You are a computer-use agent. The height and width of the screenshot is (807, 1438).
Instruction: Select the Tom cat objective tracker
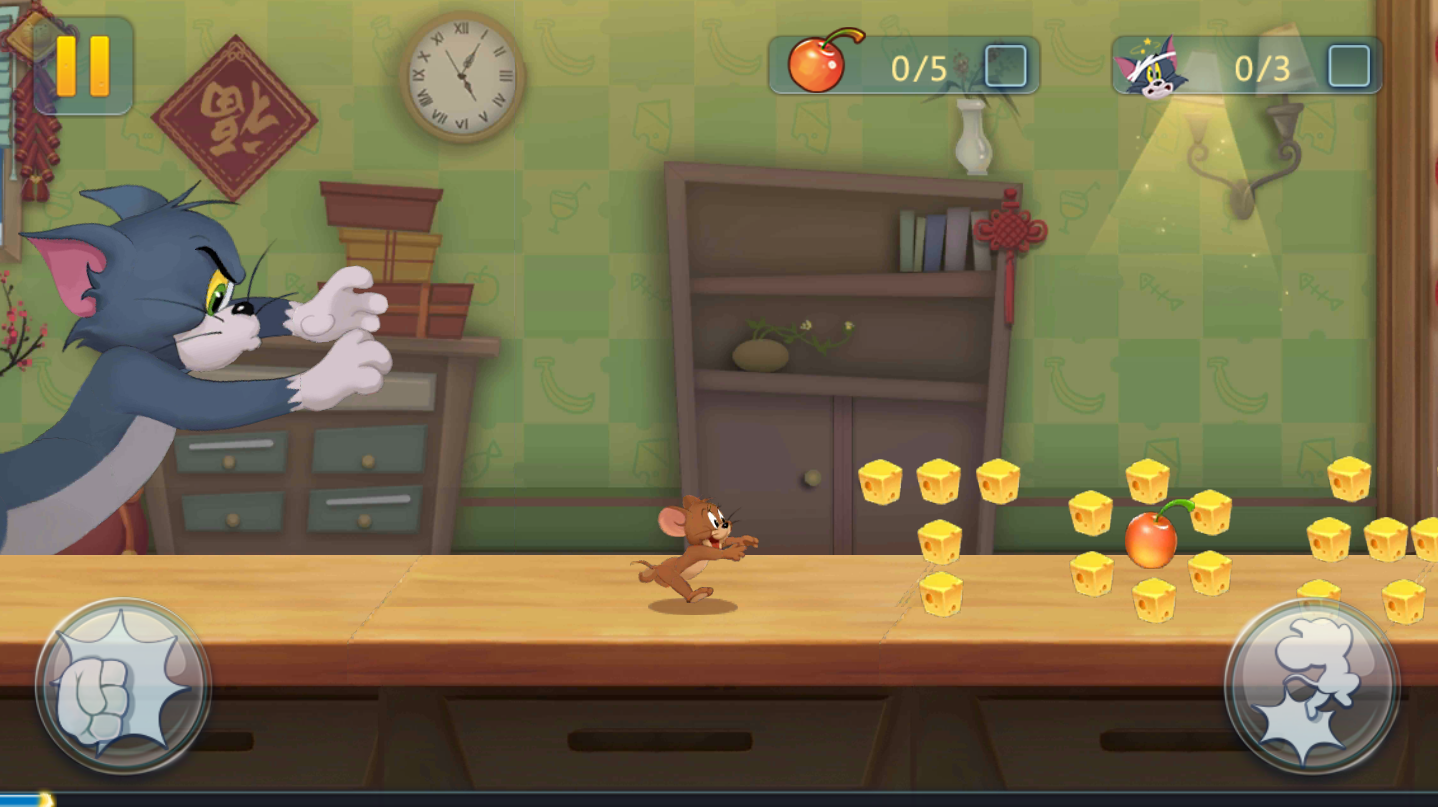point(1247,67)
